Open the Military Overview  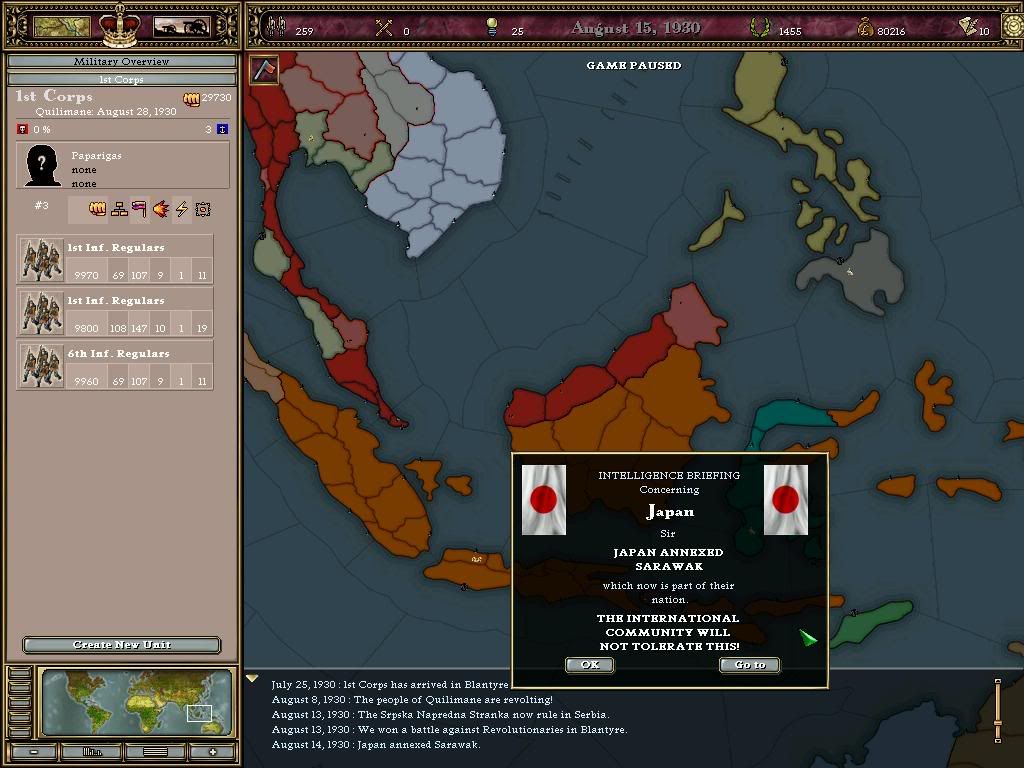pos(121,62)
